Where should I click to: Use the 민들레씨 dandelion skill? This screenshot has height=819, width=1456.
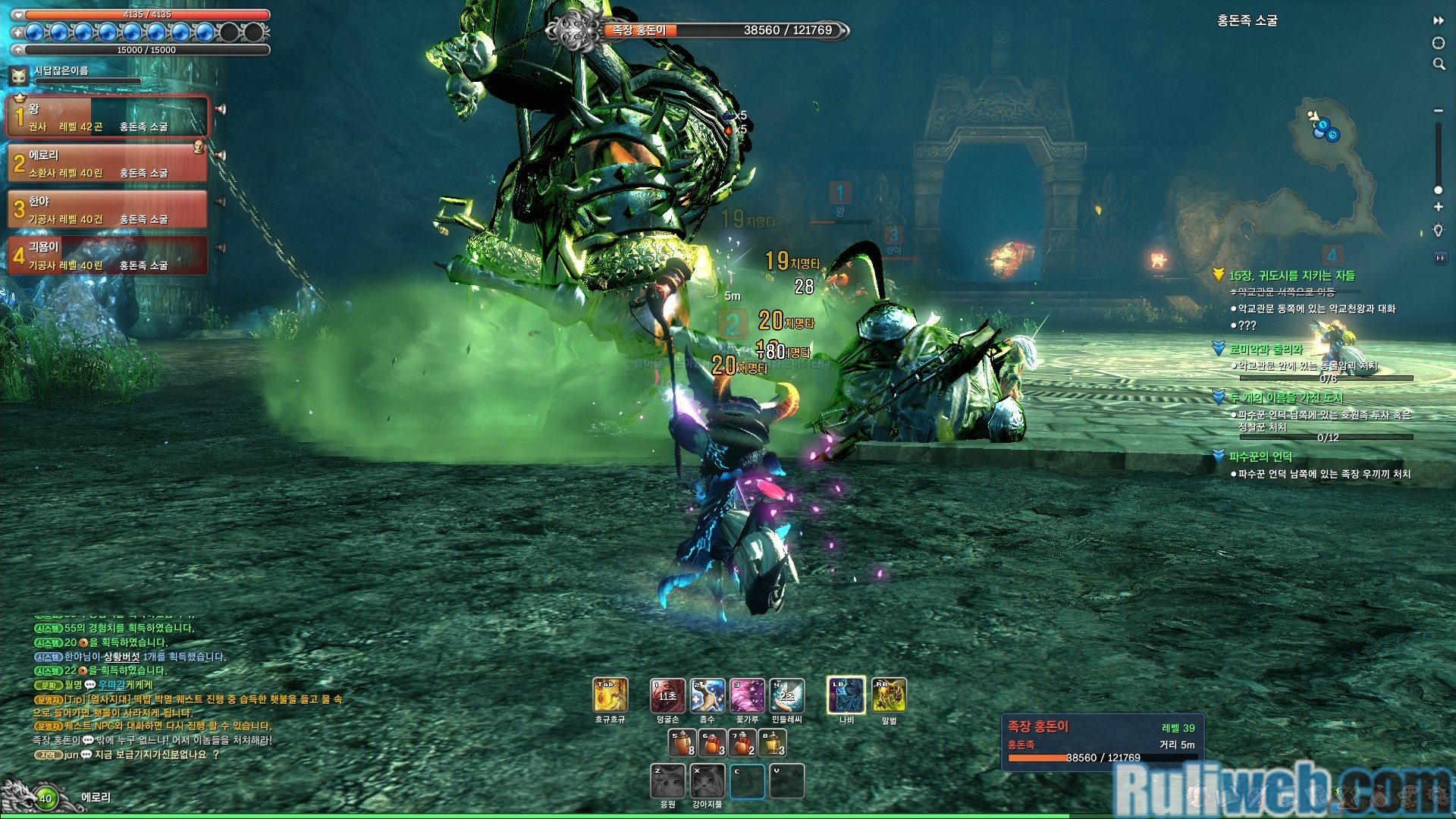tap(787, 695)
